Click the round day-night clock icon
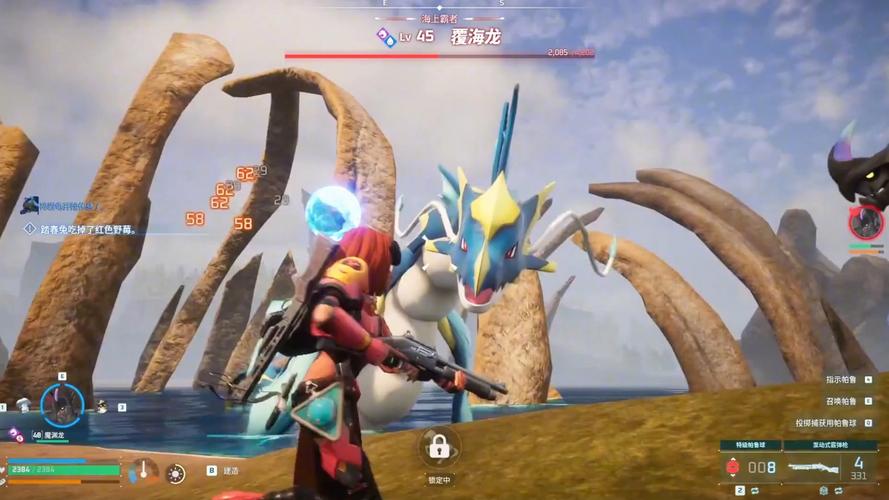 [x=176, y=473]
